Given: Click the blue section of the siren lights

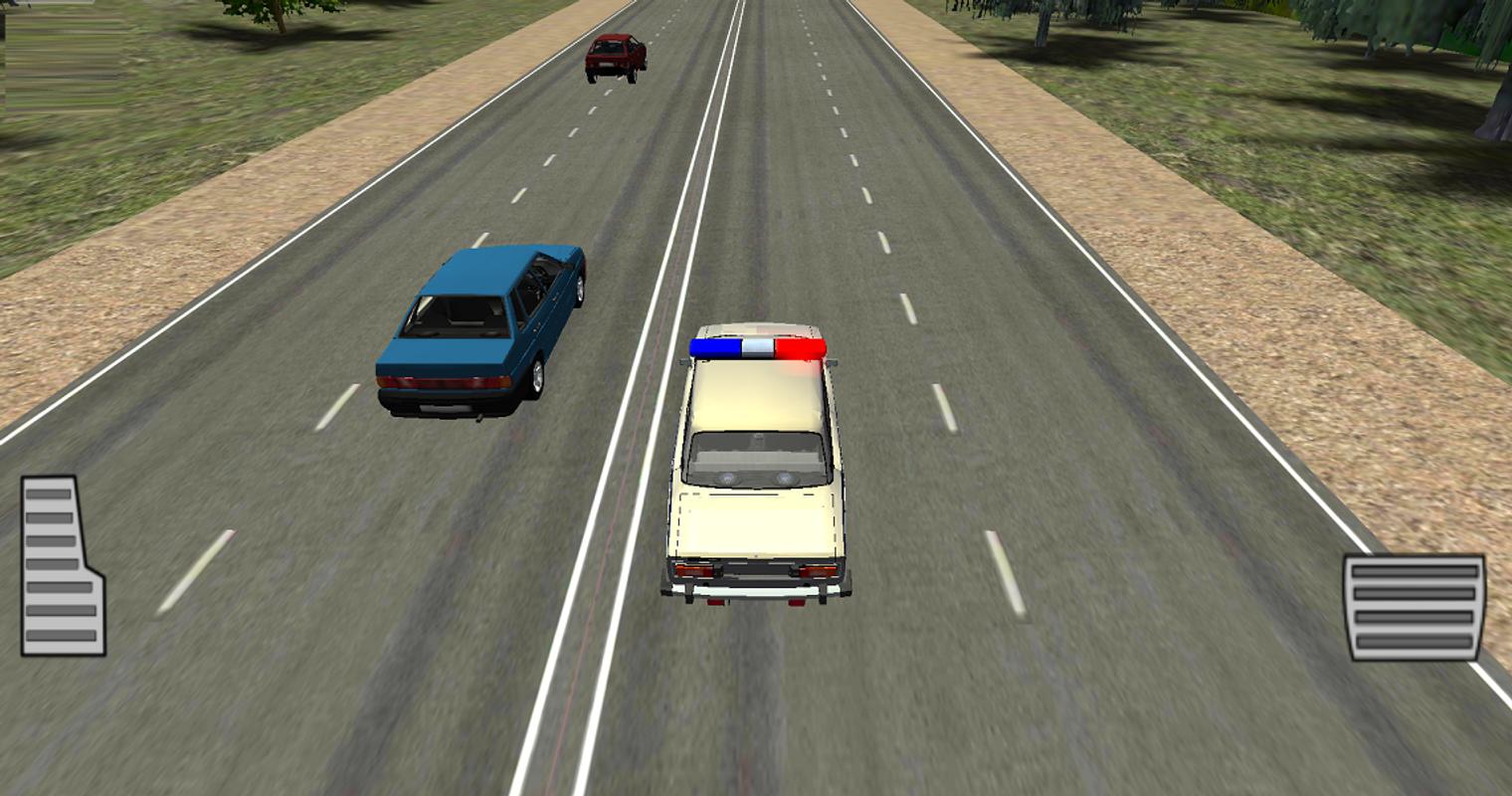Looking at the screenshot, I should pyautogui.click(x=714, y=344).
